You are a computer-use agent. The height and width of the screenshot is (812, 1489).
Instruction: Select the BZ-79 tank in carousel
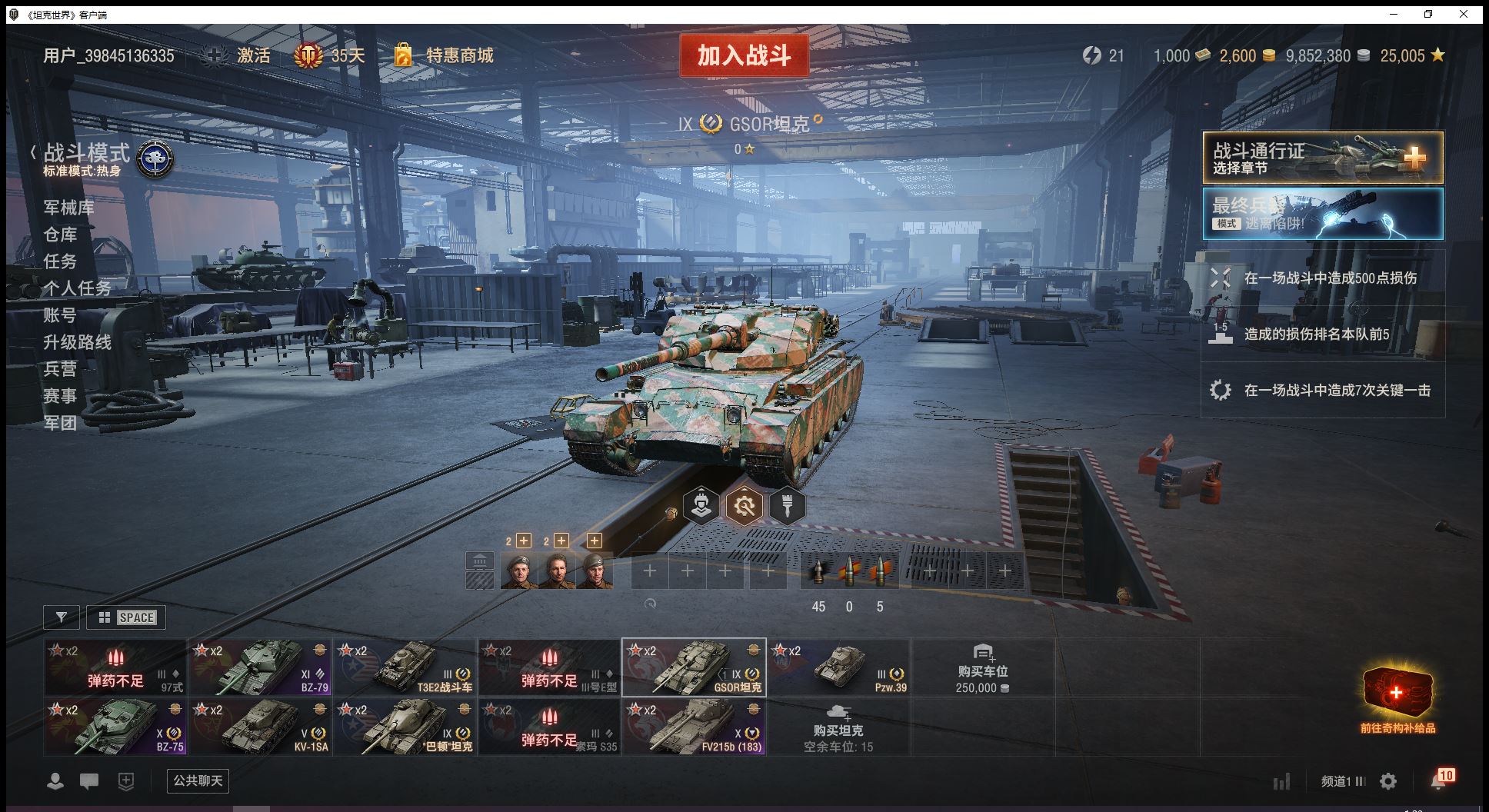(260, 667)
